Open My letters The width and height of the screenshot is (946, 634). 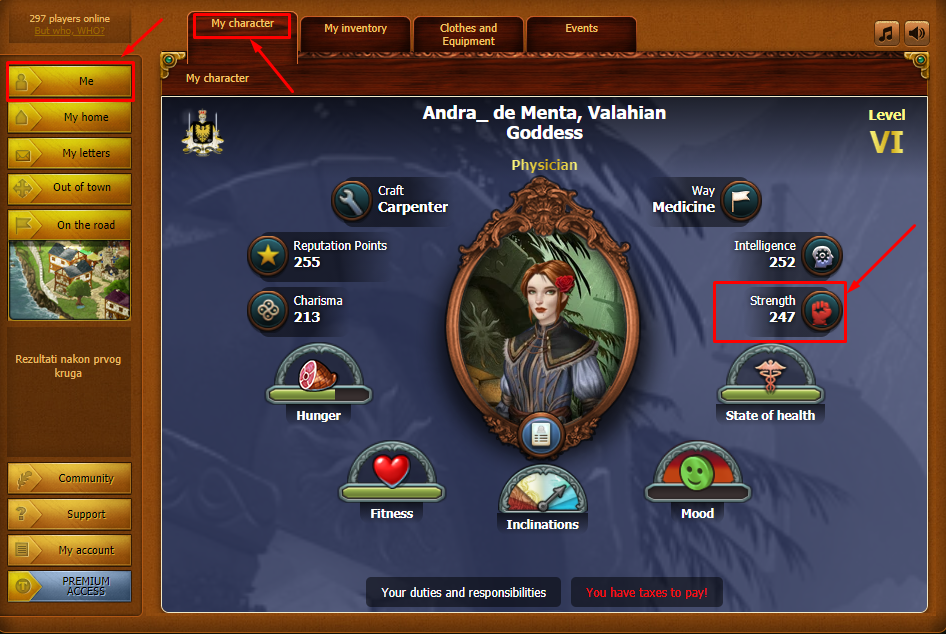(70, 153)
